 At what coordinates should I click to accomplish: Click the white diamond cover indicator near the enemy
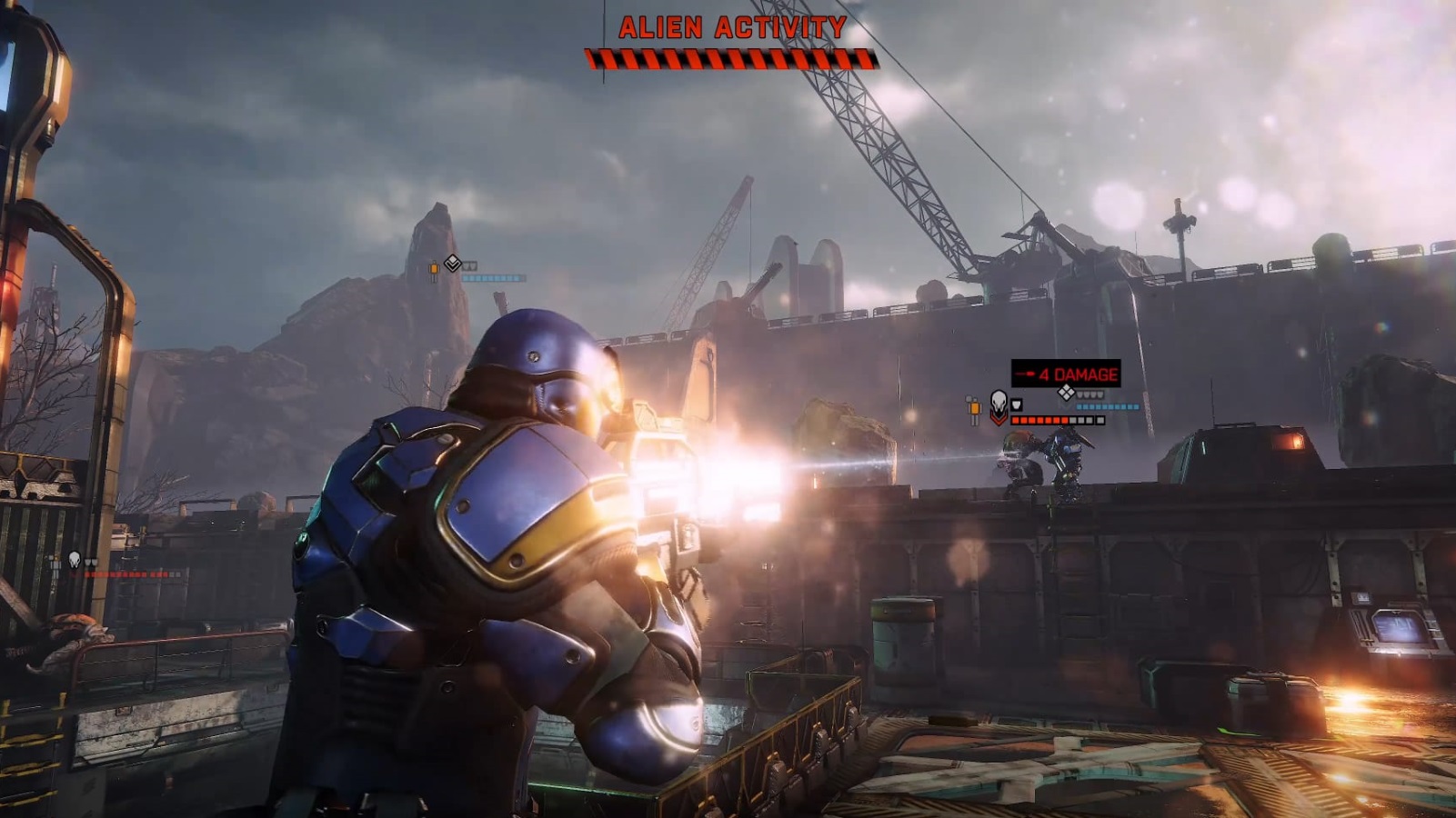1067,392
